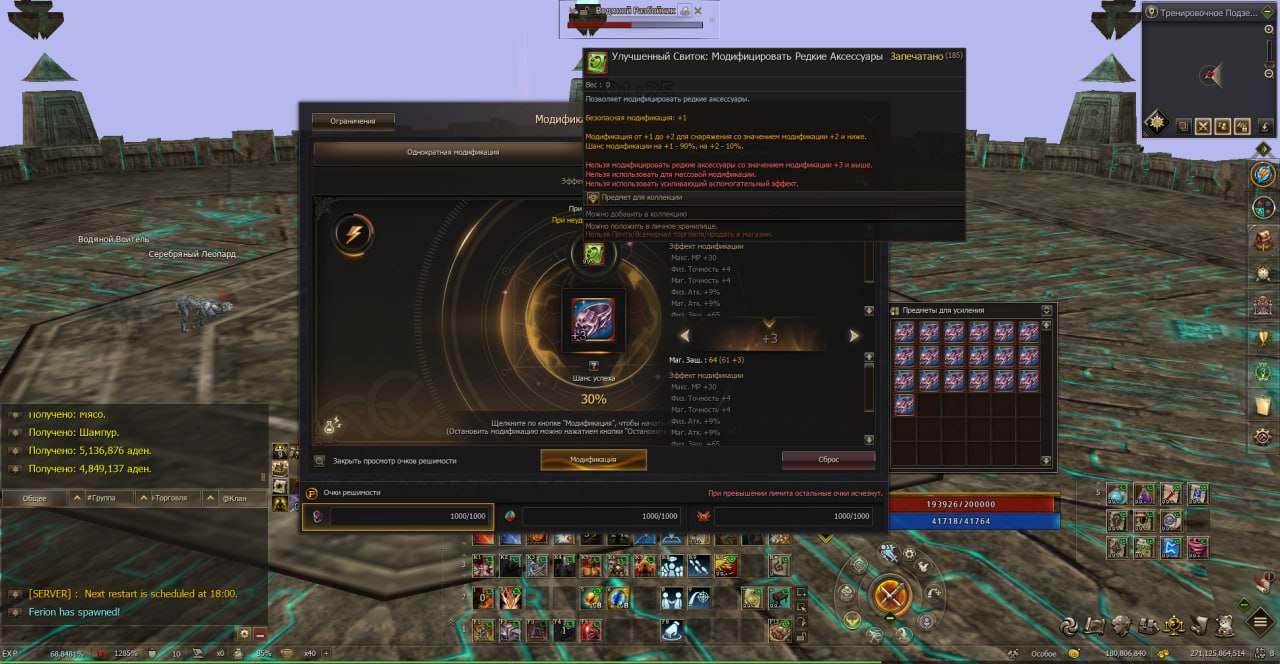The height and width of the screenshot is (664, 1280).
Task: Open the Общее chat tab
Action: pos(34,498)
